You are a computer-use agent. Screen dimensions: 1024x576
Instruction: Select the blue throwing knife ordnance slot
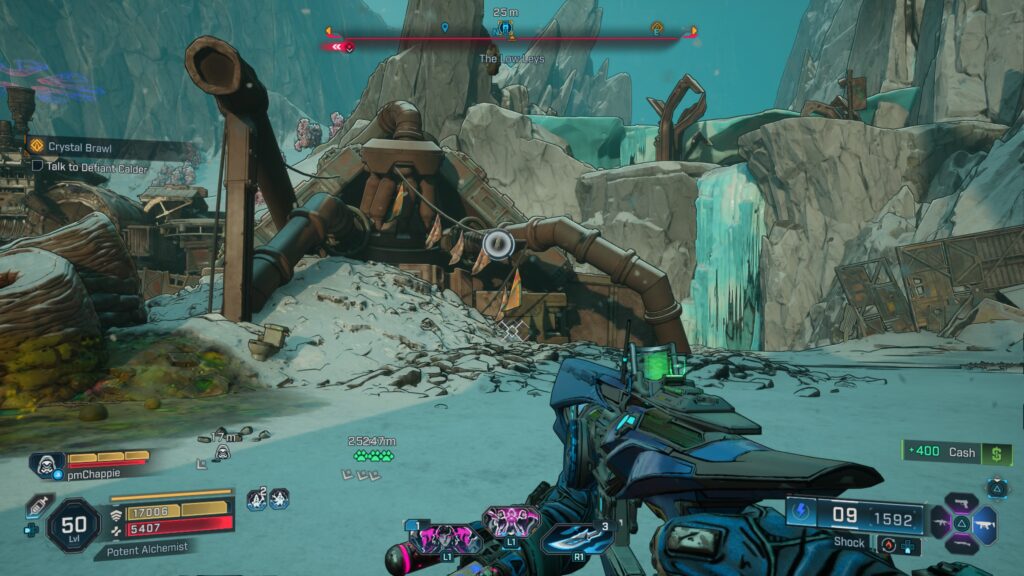(579, 538)
